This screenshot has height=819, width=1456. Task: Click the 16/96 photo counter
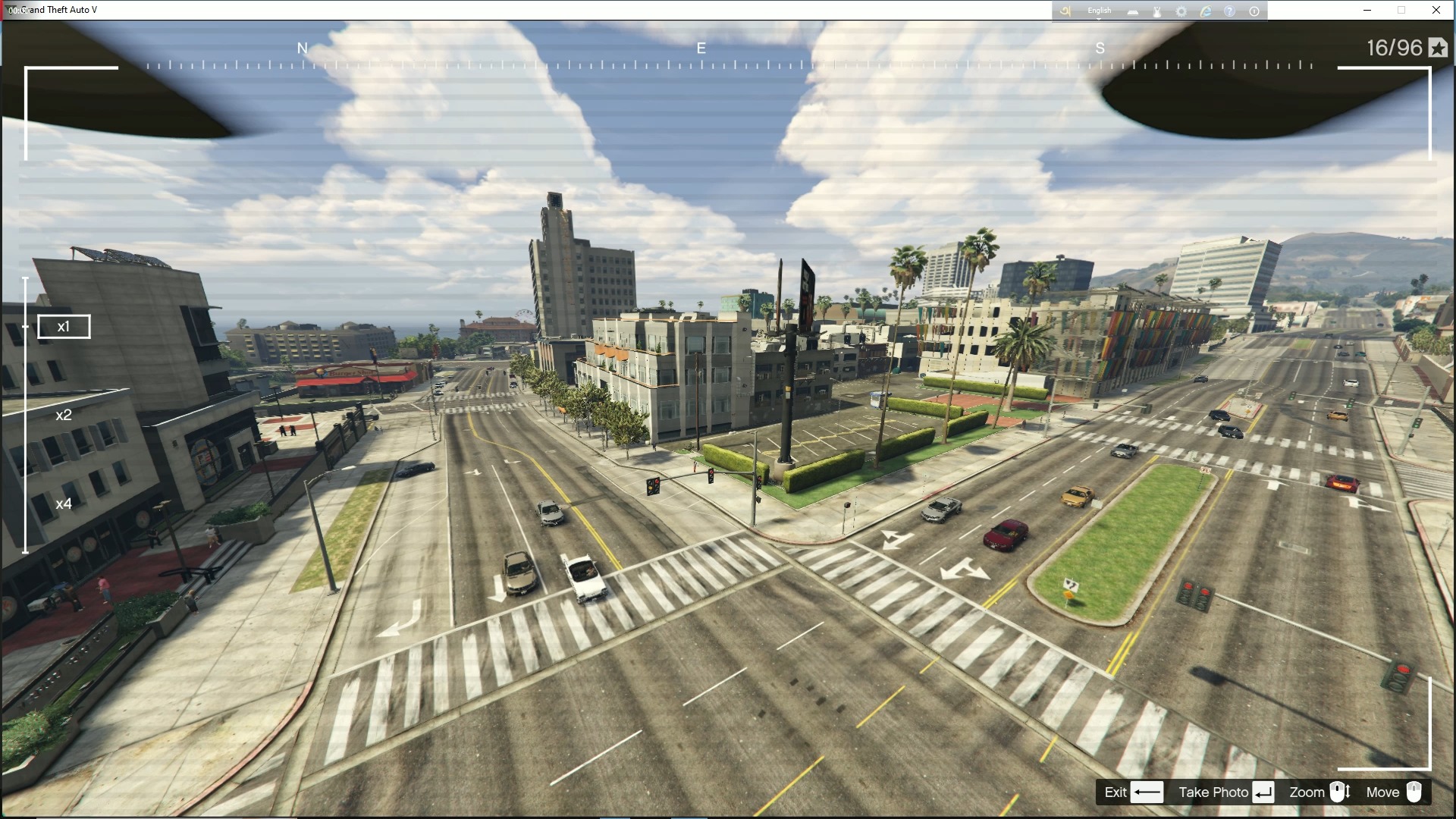(x=1392, y=49)
